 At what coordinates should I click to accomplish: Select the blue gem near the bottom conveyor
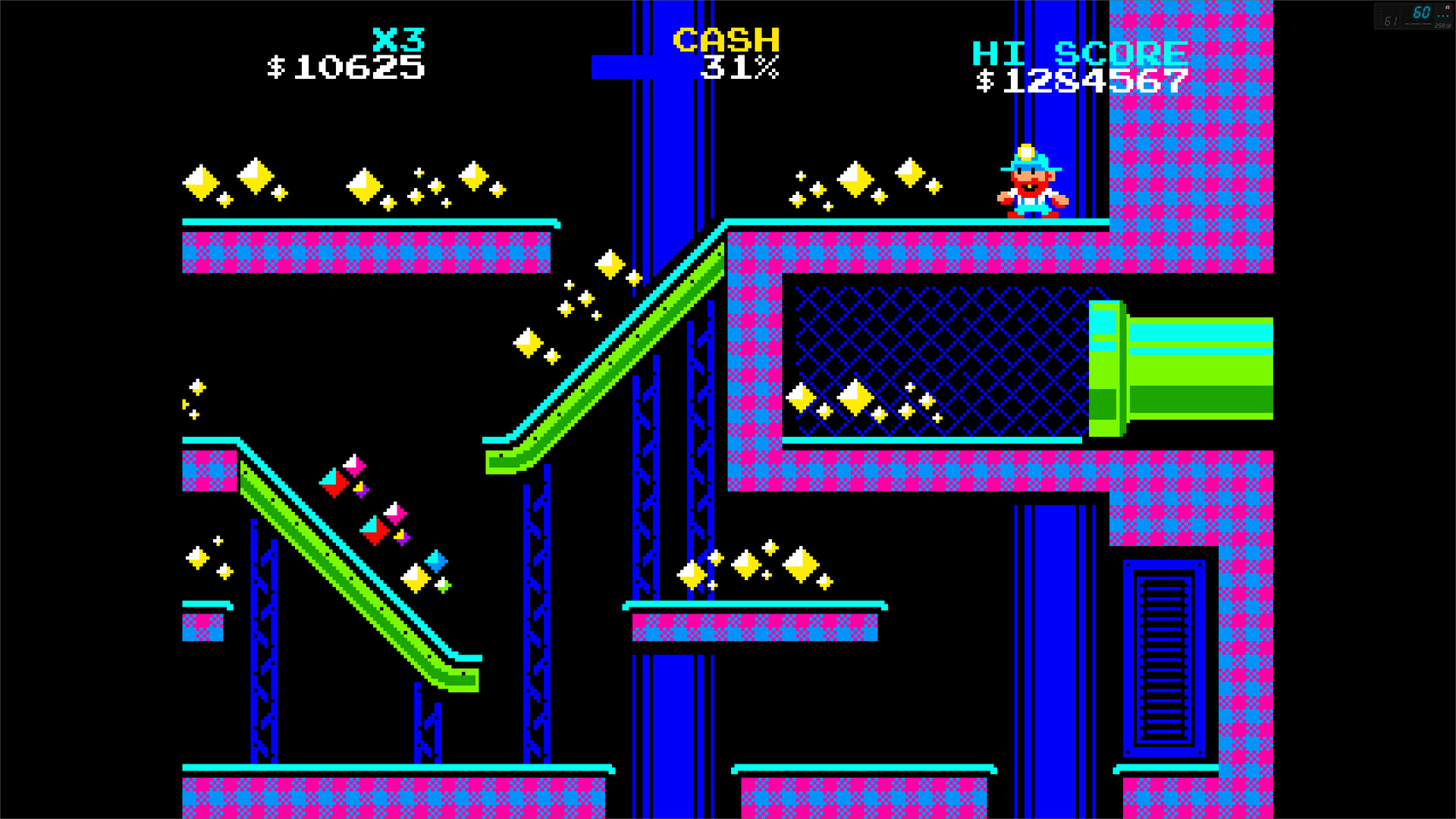click(x=435, y=561)
